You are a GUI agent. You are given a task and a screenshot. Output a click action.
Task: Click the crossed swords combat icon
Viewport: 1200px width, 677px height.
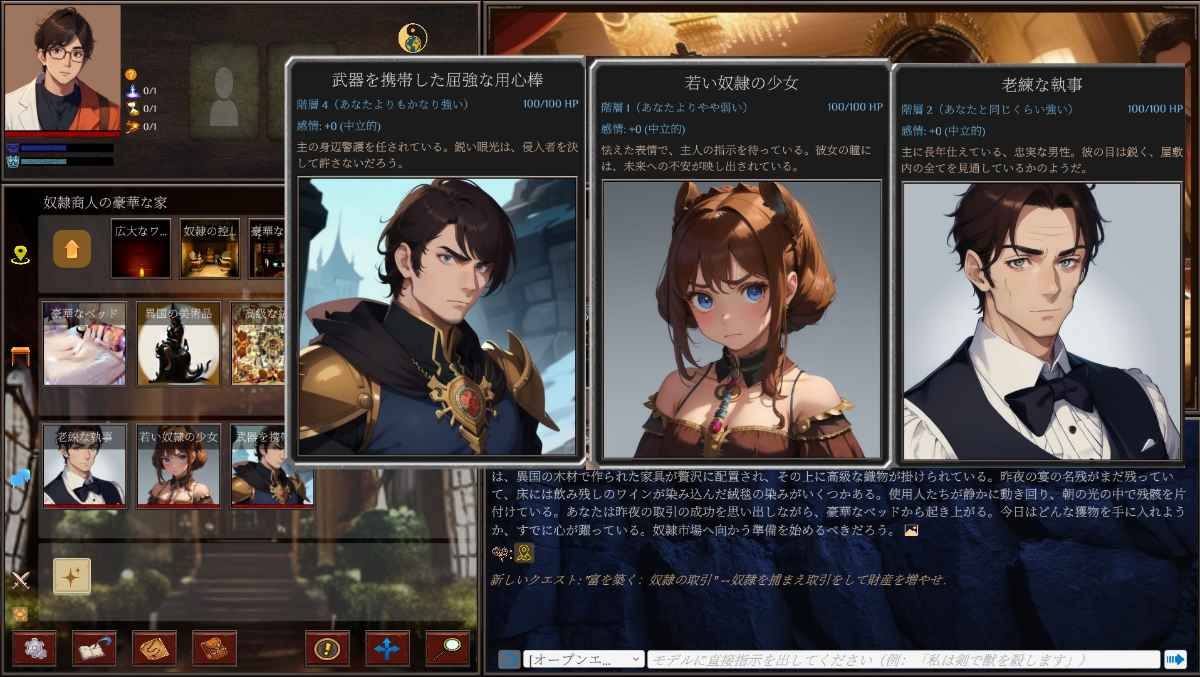point(20,579)
